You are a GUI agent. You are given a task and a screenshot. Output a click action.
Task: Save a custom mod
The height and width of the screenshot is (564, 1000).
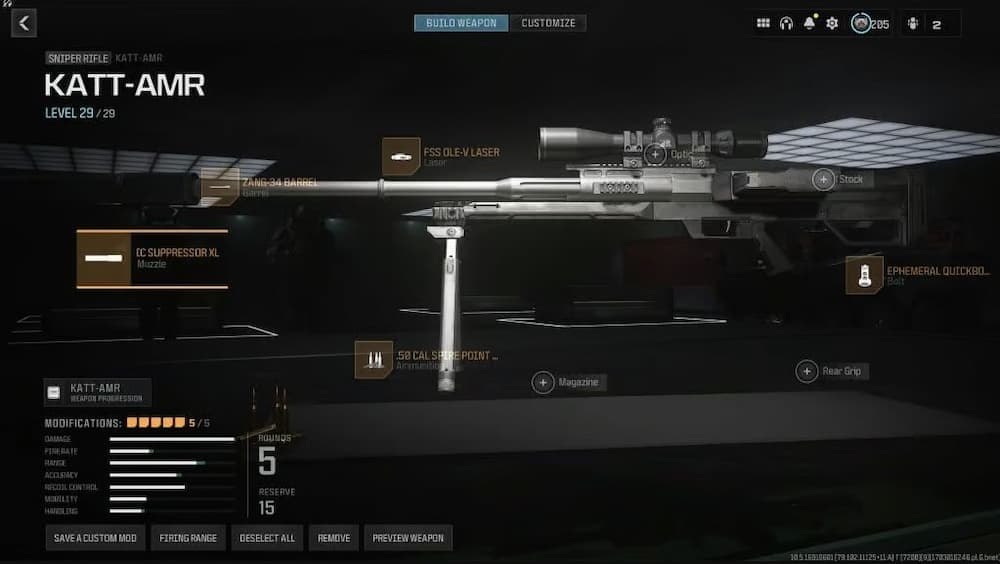tap(95, 538)
